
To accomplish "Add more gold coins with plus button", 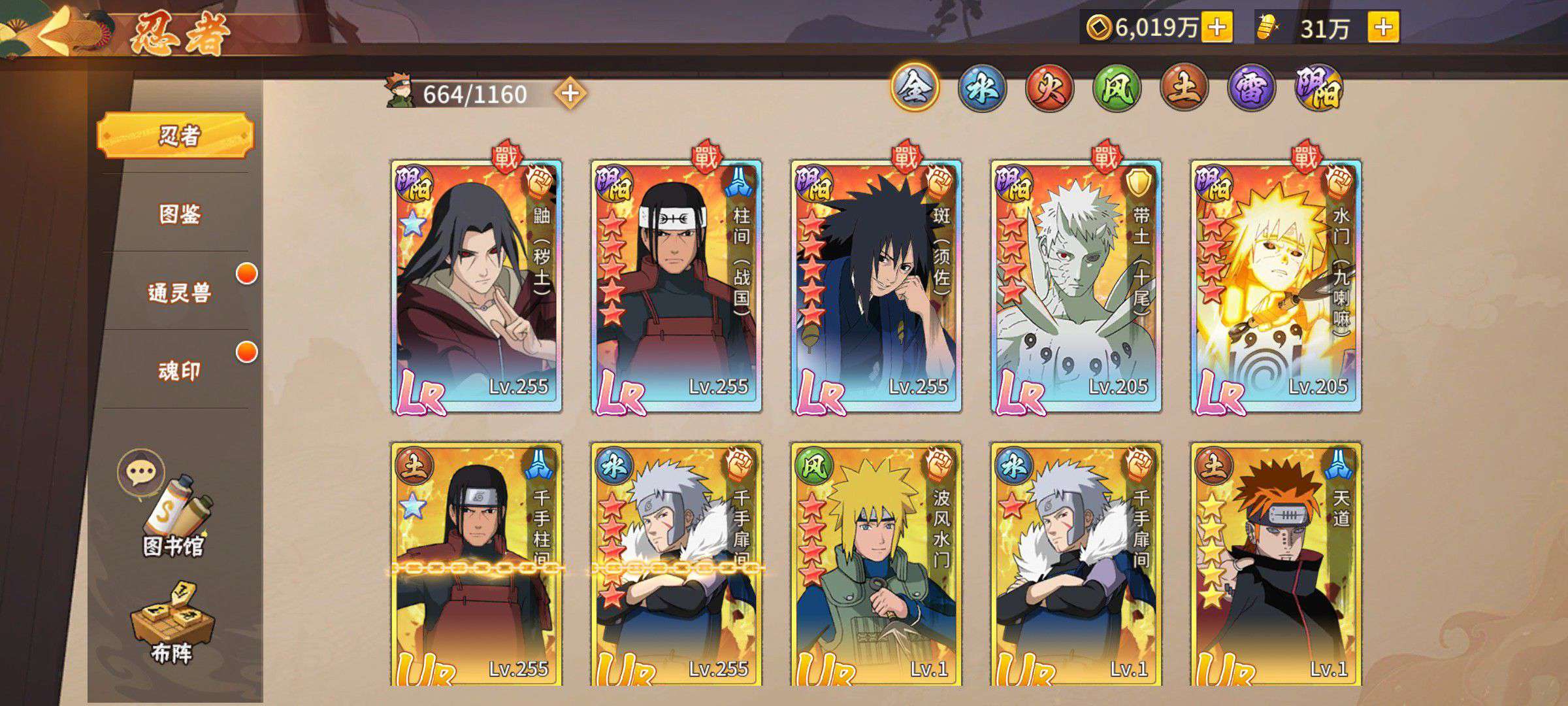I will (x=1217, y=28).
